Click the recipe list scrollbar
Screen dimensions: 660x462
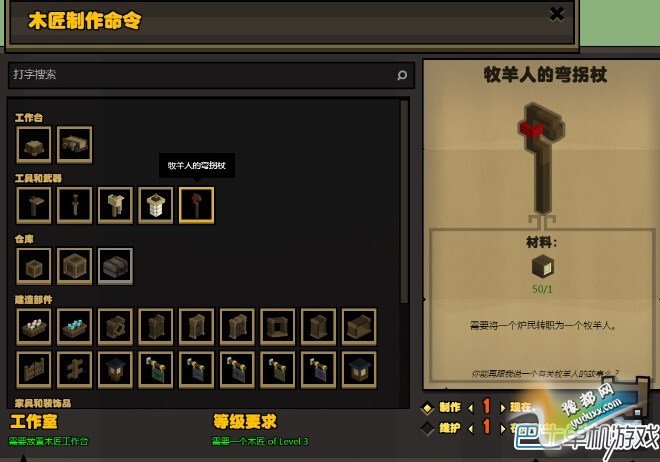pyautogui.click(x=404, y=200)
